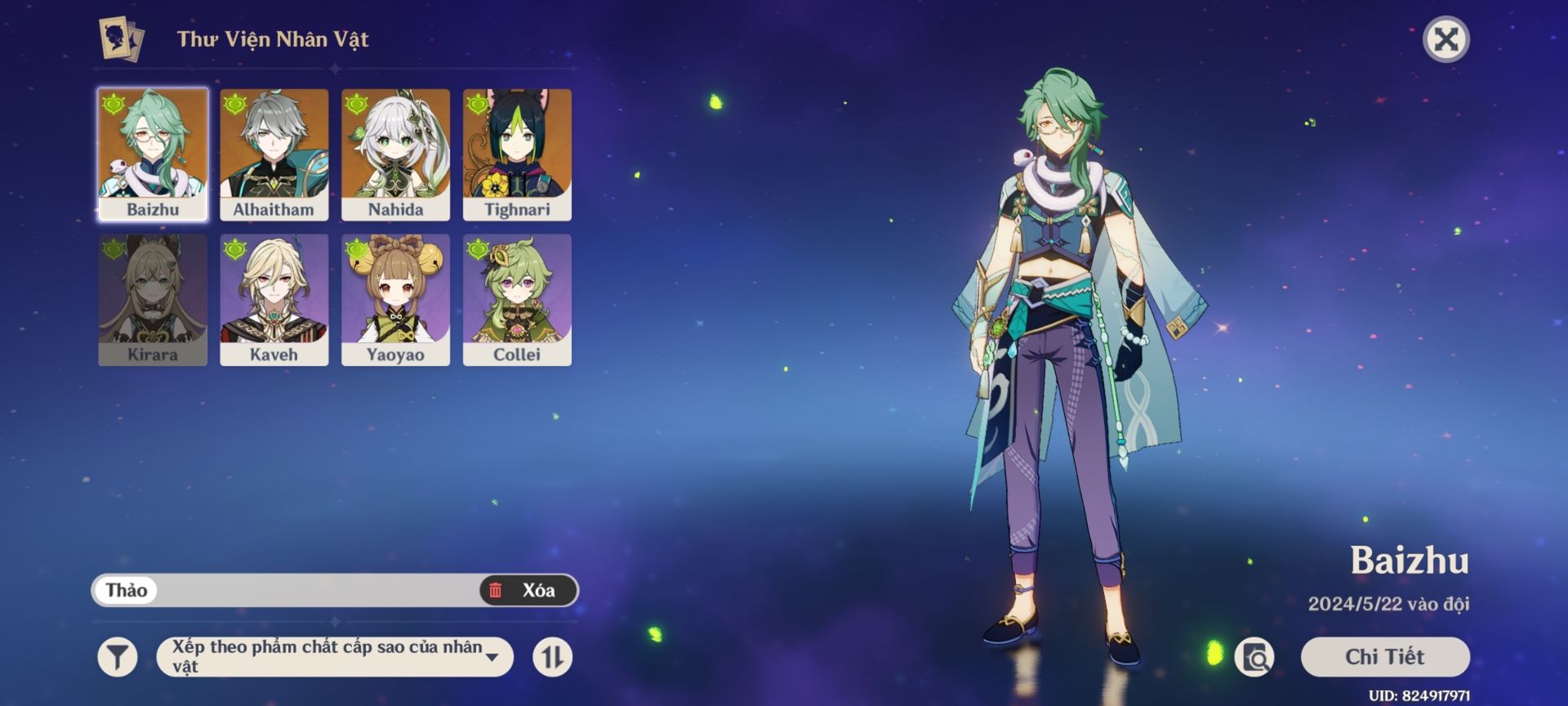This screenshot has height=706, width=1568.
Task: Select Tighnari's portrait card
Action: pos(517,154)
